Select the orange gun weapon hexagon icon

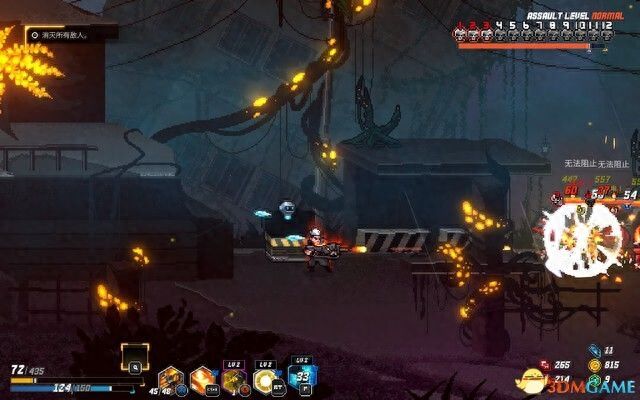click(170, 380)
